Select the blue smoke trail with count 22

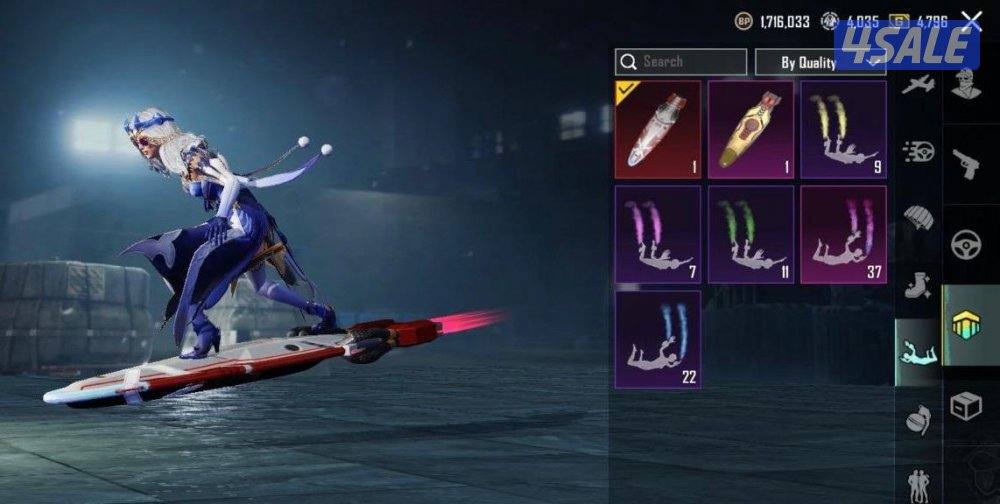[x=657, y=339]
